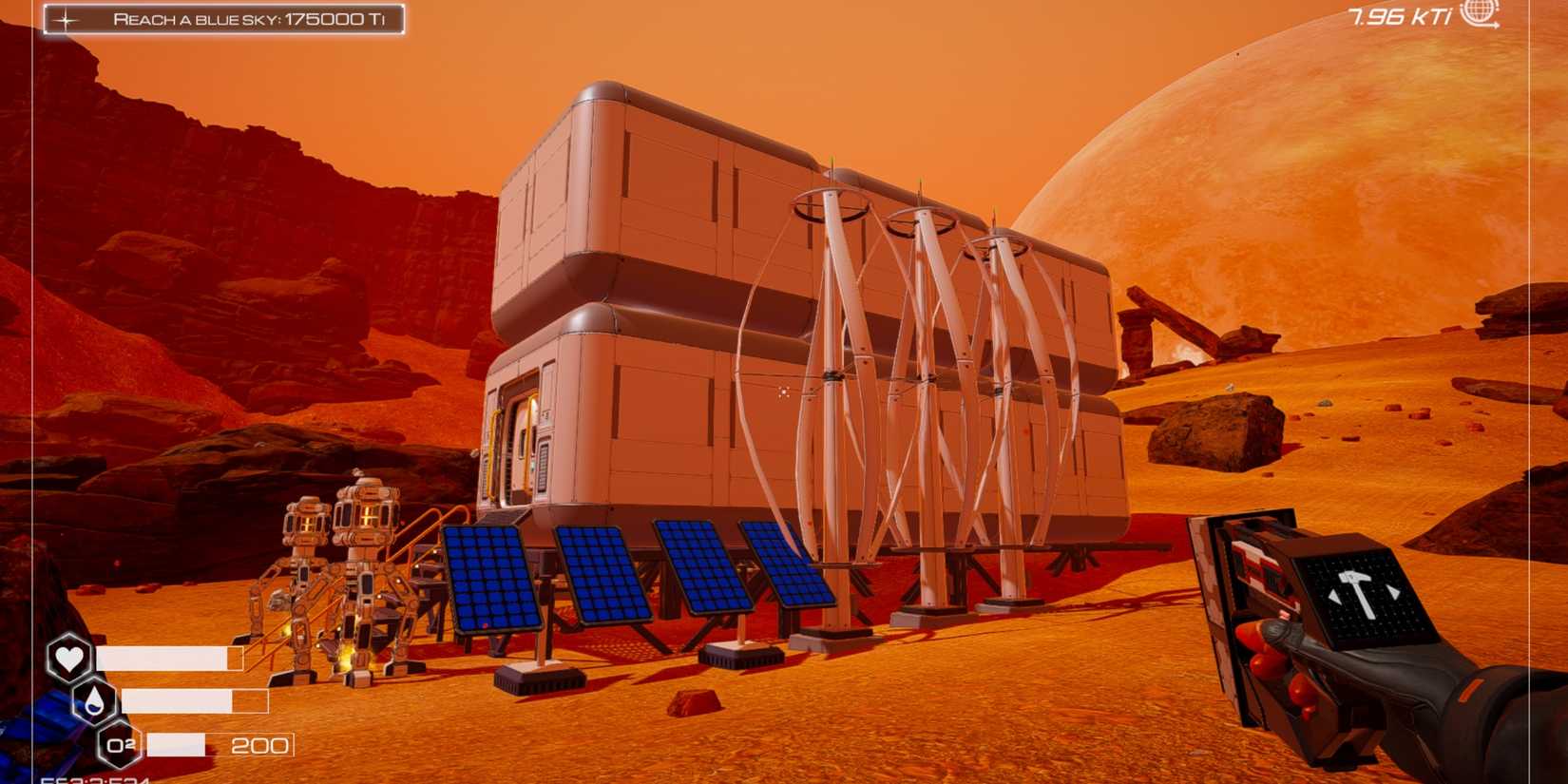The width and height of the screenshot is (1568, 784).
Task: Click the globe terraformation icon top right
Action: click(x=1480, y=16)
